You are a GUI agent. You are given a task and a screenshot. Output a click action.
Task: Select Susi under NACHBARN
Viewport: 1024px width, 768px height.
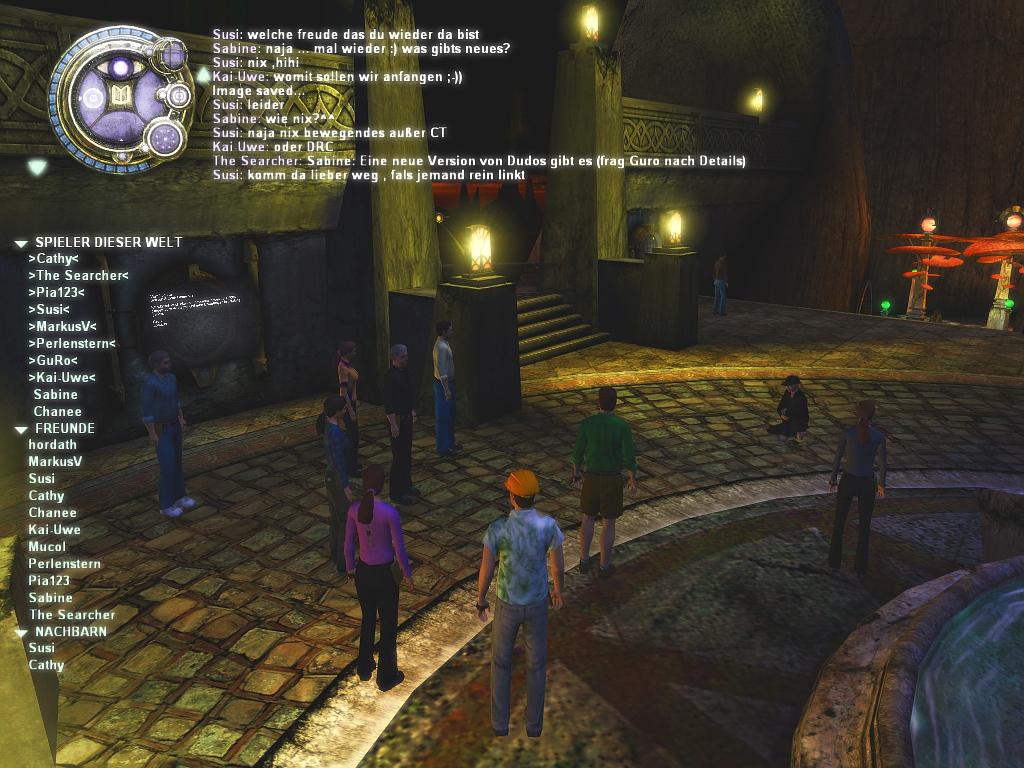click(x=41, y=648)
